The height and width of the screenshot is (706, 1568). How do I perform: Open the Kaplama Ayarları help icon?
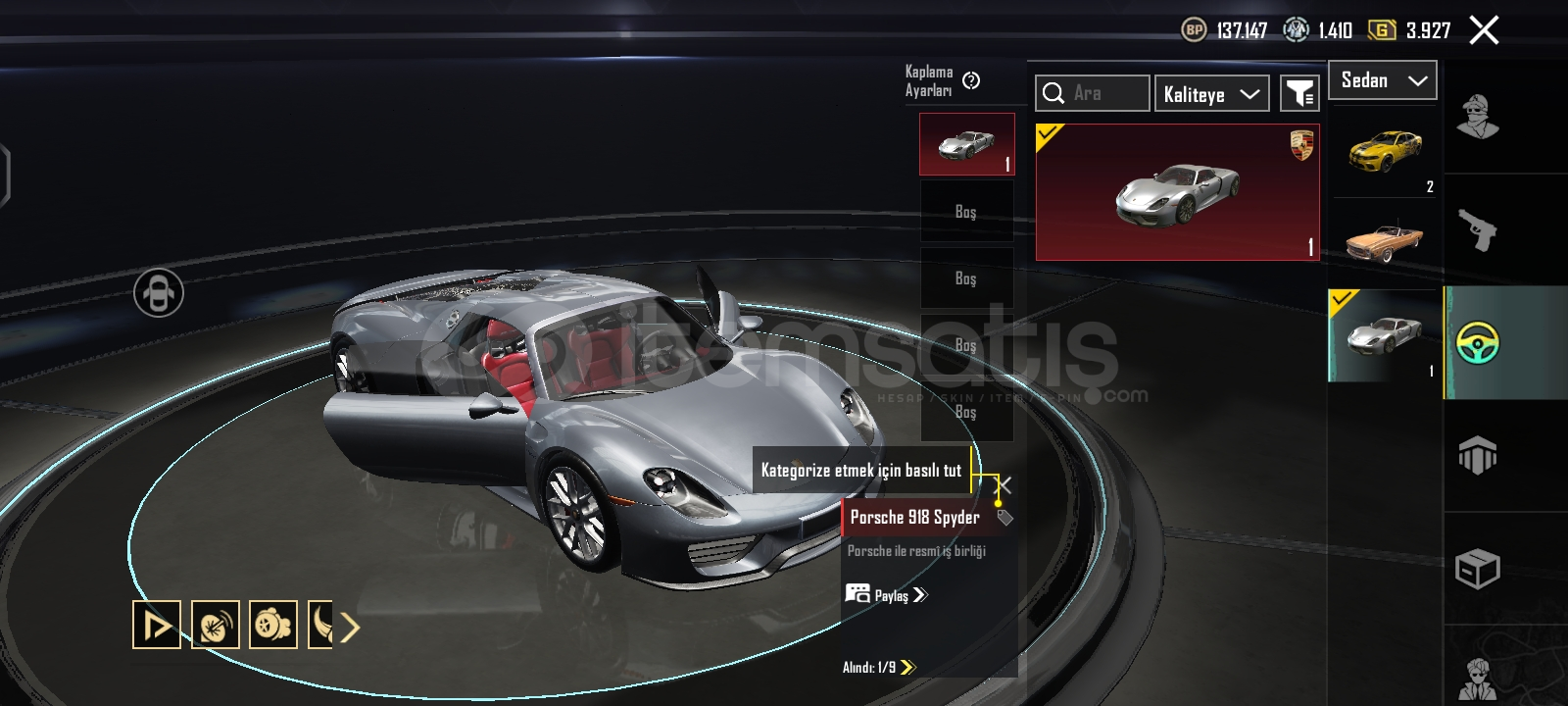coord(971,80)
